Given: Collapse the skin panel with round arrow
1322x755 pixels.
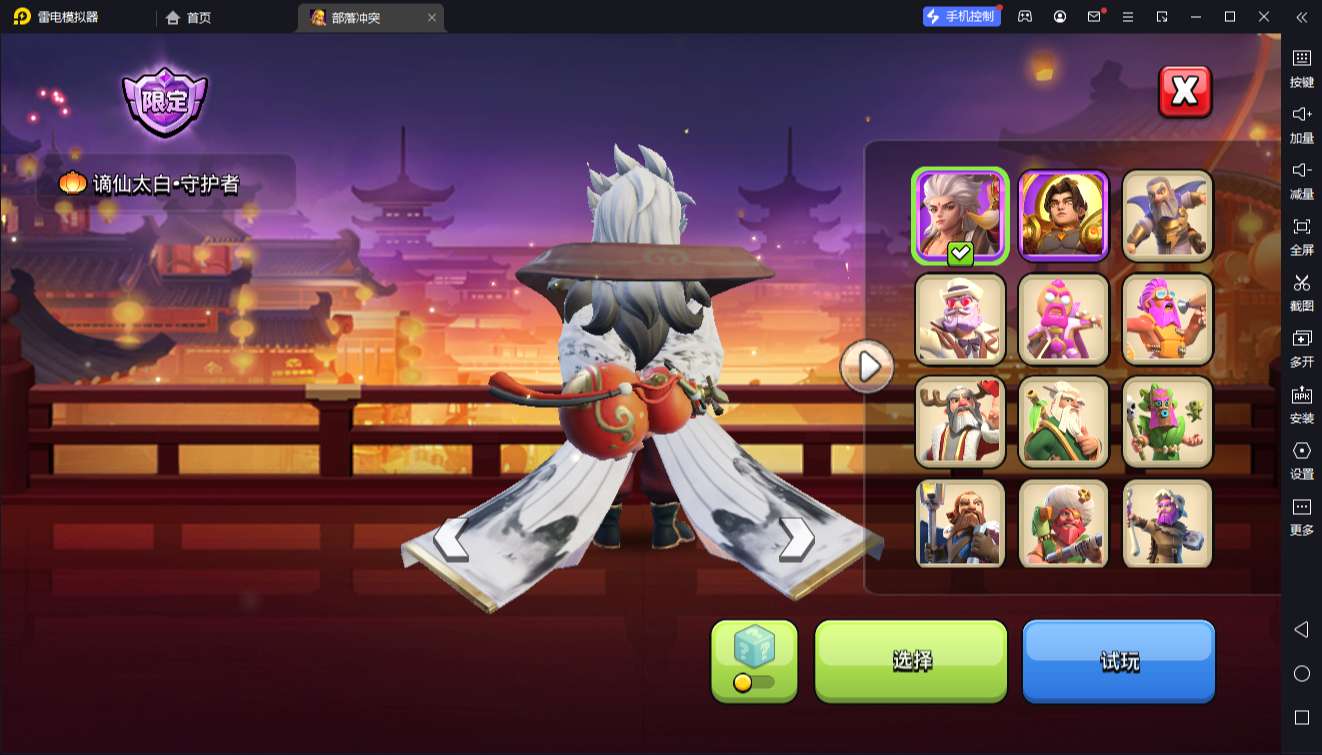Looking at the screenshot, I should point(866,367).
